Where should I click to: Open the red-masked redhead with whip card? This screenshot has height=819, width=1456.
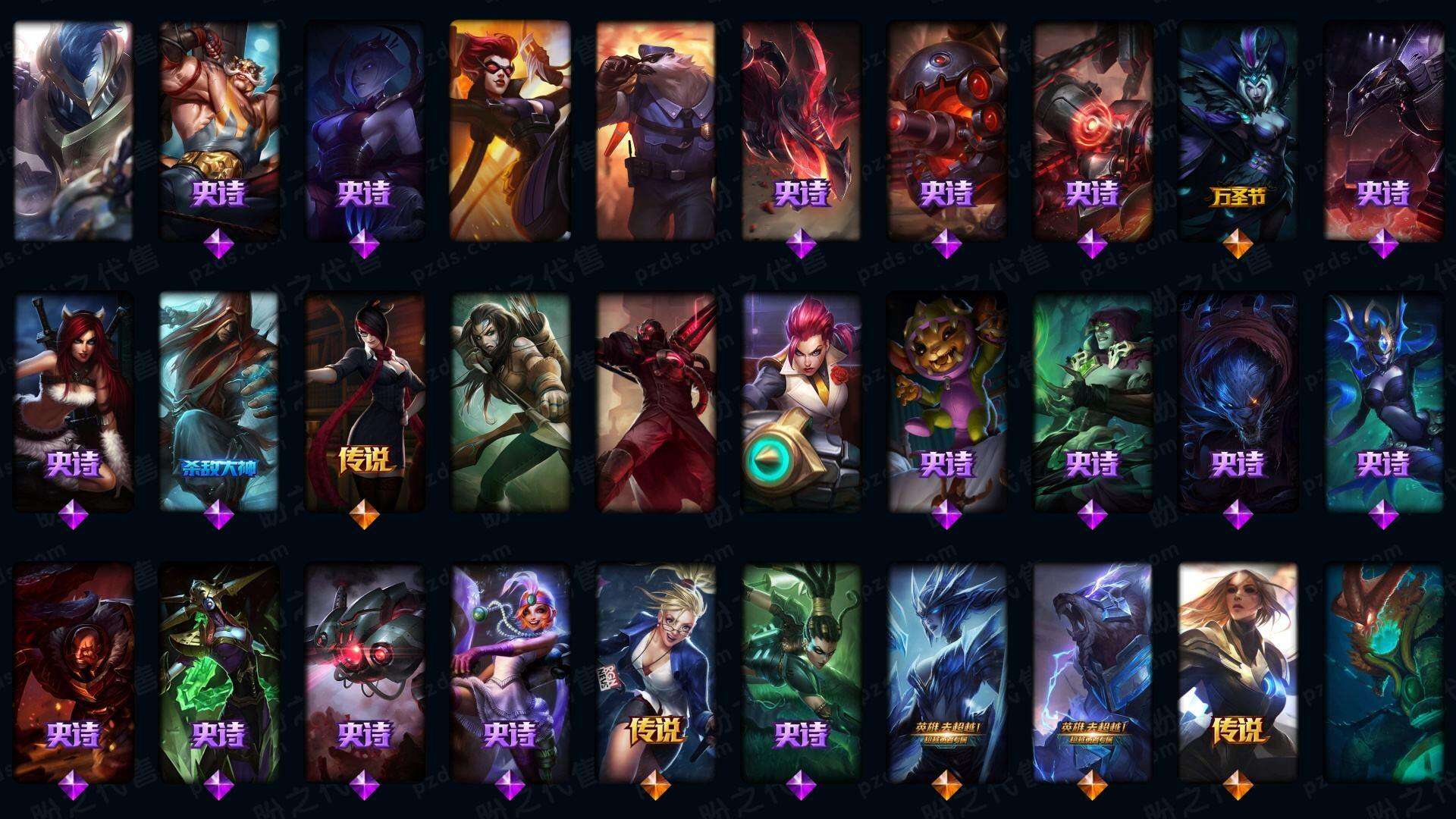(510, 130)
